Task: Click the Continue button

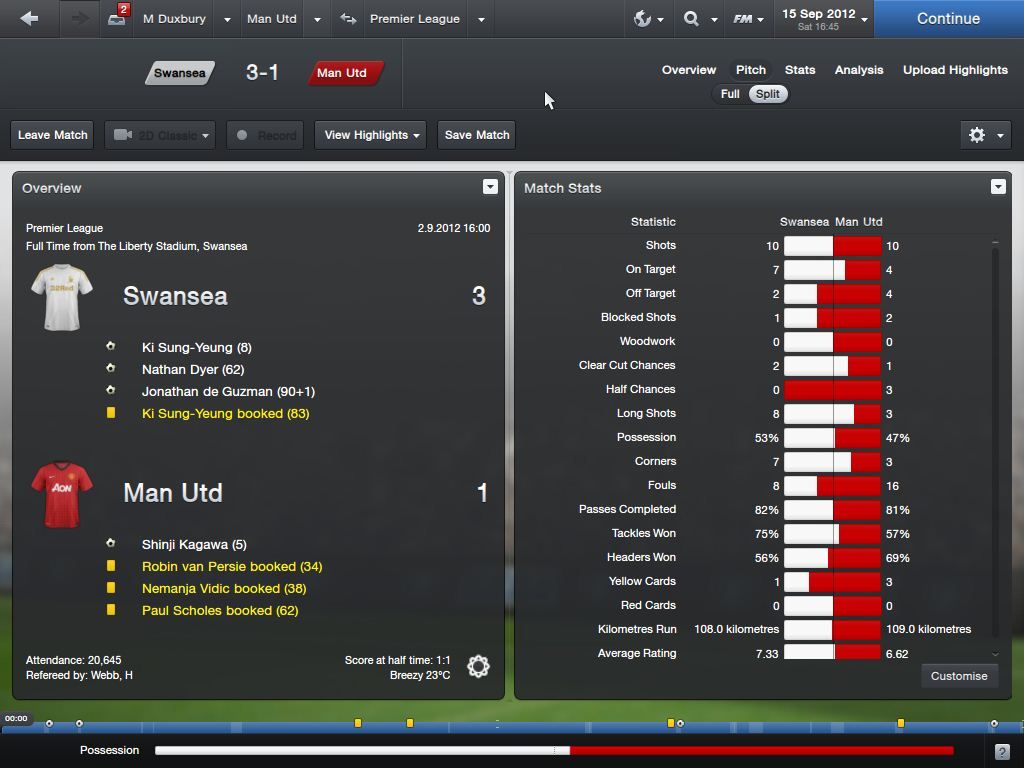Action: pos(948,19)
